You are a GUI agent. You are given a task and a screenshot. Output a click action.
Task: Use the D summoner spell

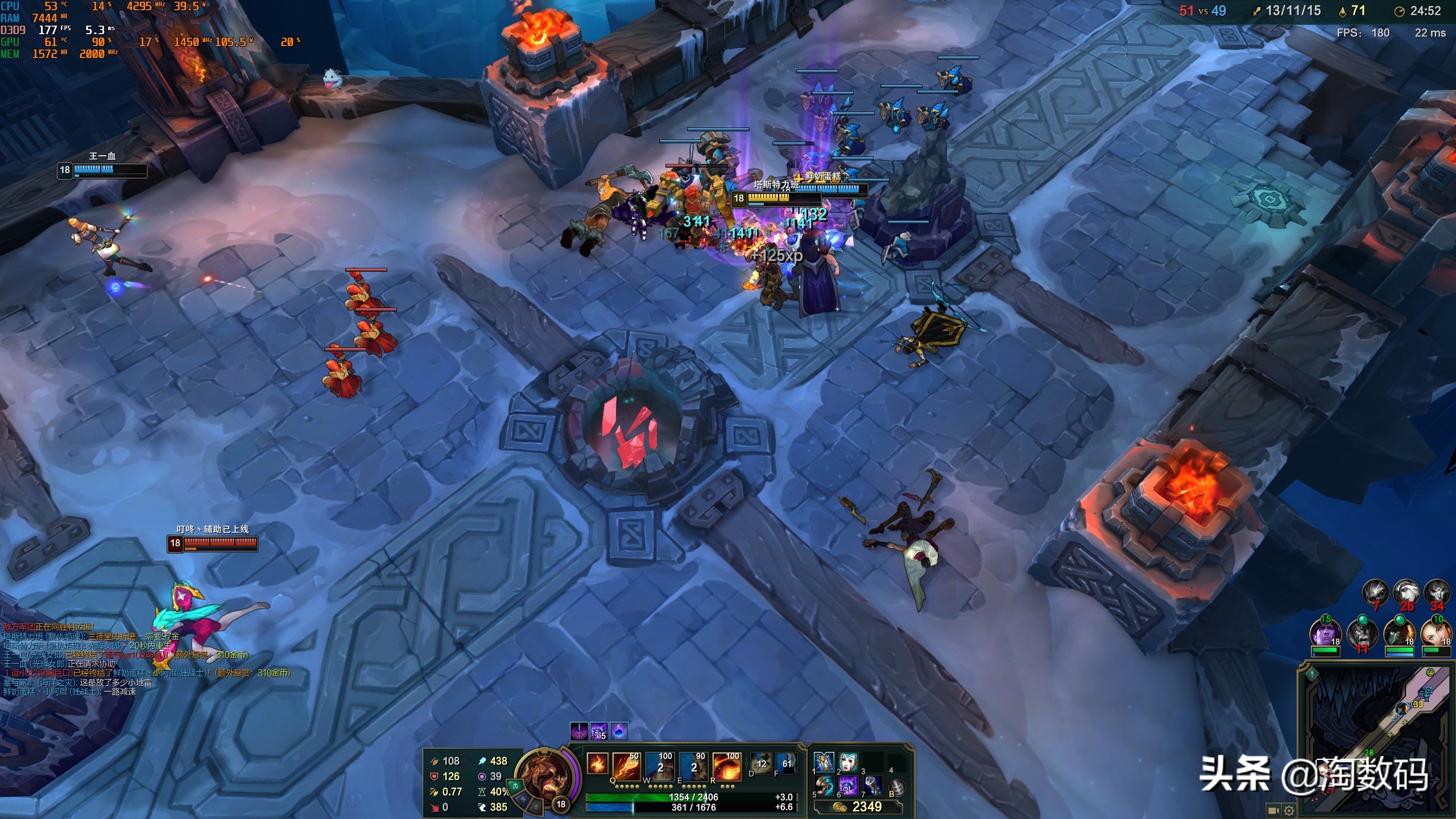[761, 763]
